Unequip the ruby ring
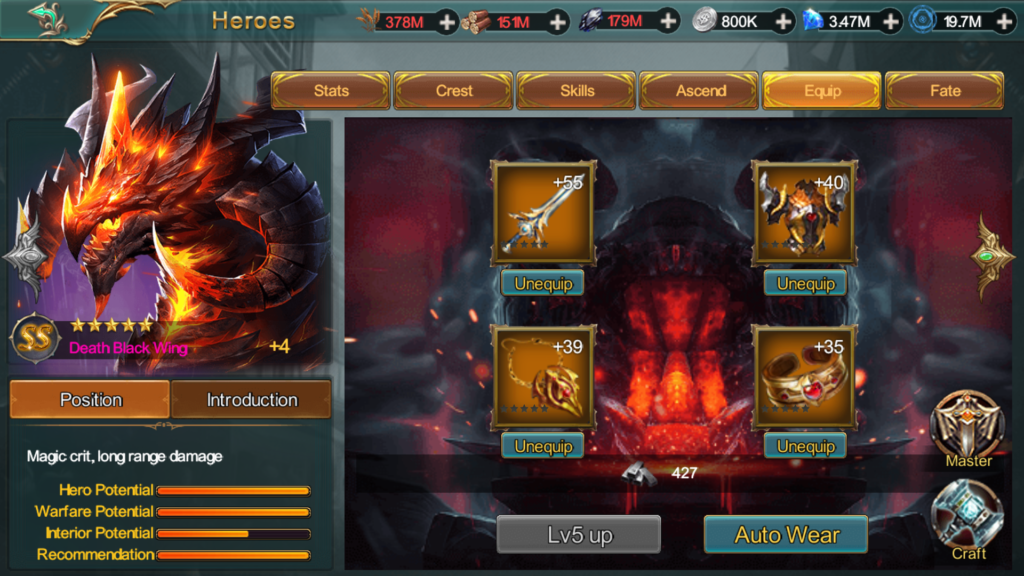 805,446
